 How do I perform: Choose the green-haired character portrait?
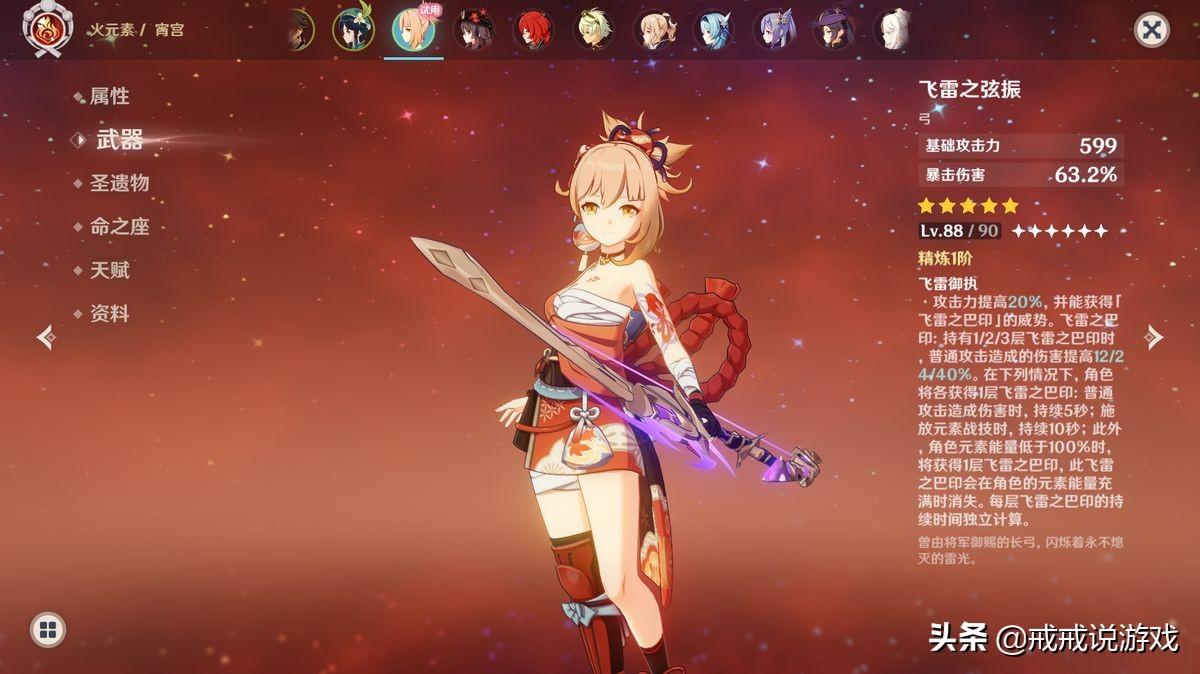tap(593, 30)
